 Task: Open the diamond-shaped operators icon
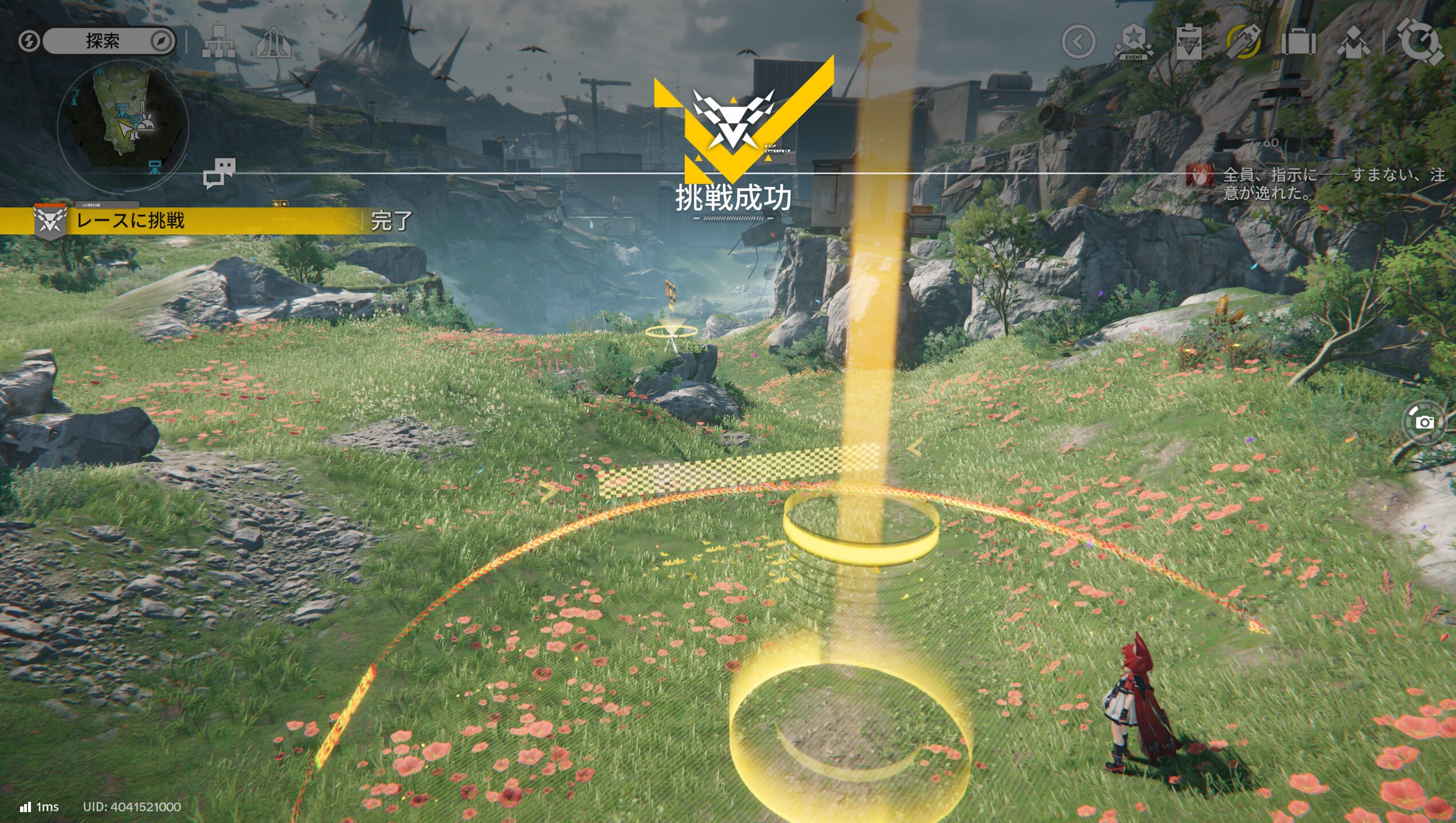click(x=1353, y=42)
